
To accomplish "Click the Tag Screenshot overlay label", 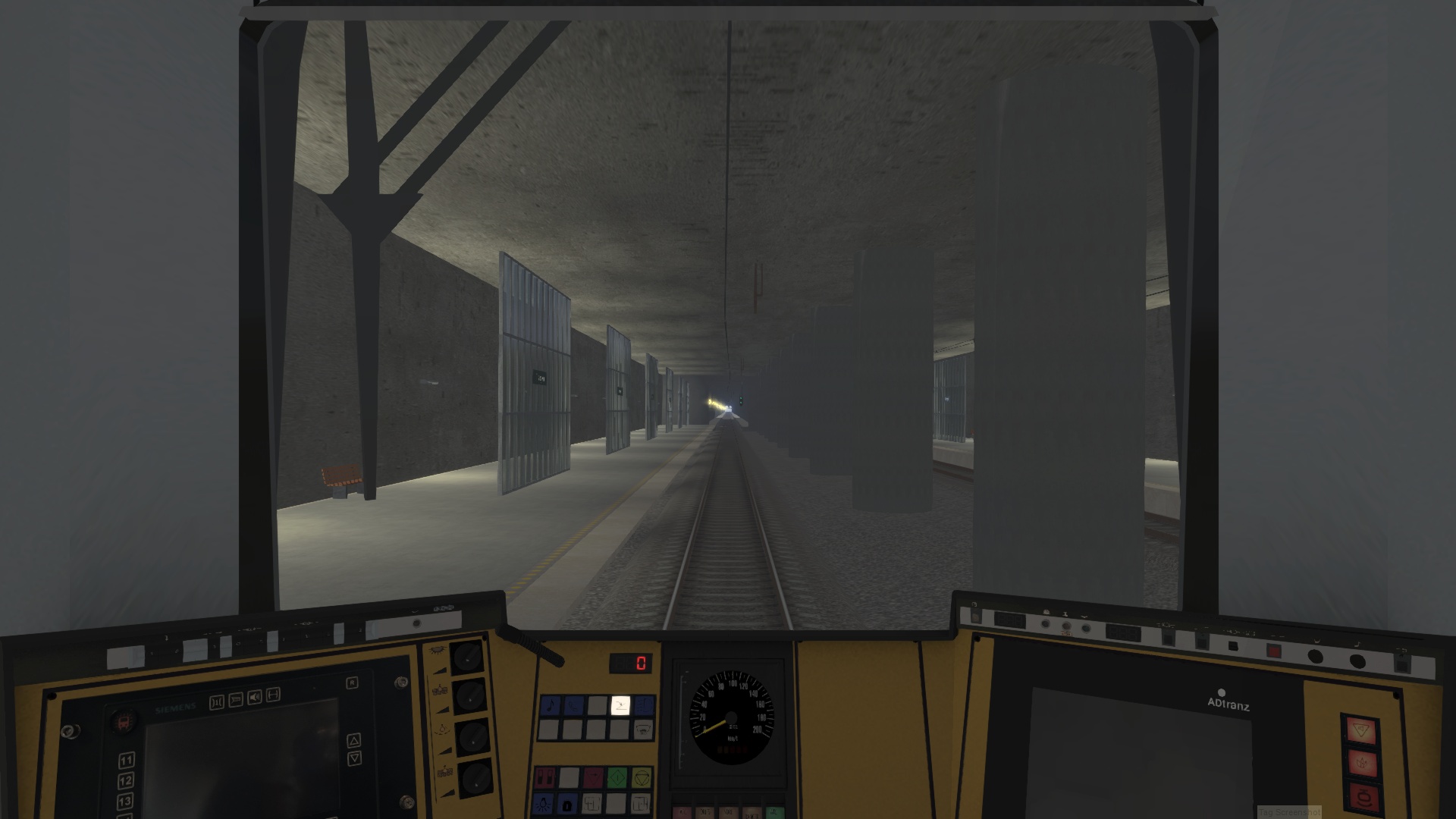I will 1288,812.
